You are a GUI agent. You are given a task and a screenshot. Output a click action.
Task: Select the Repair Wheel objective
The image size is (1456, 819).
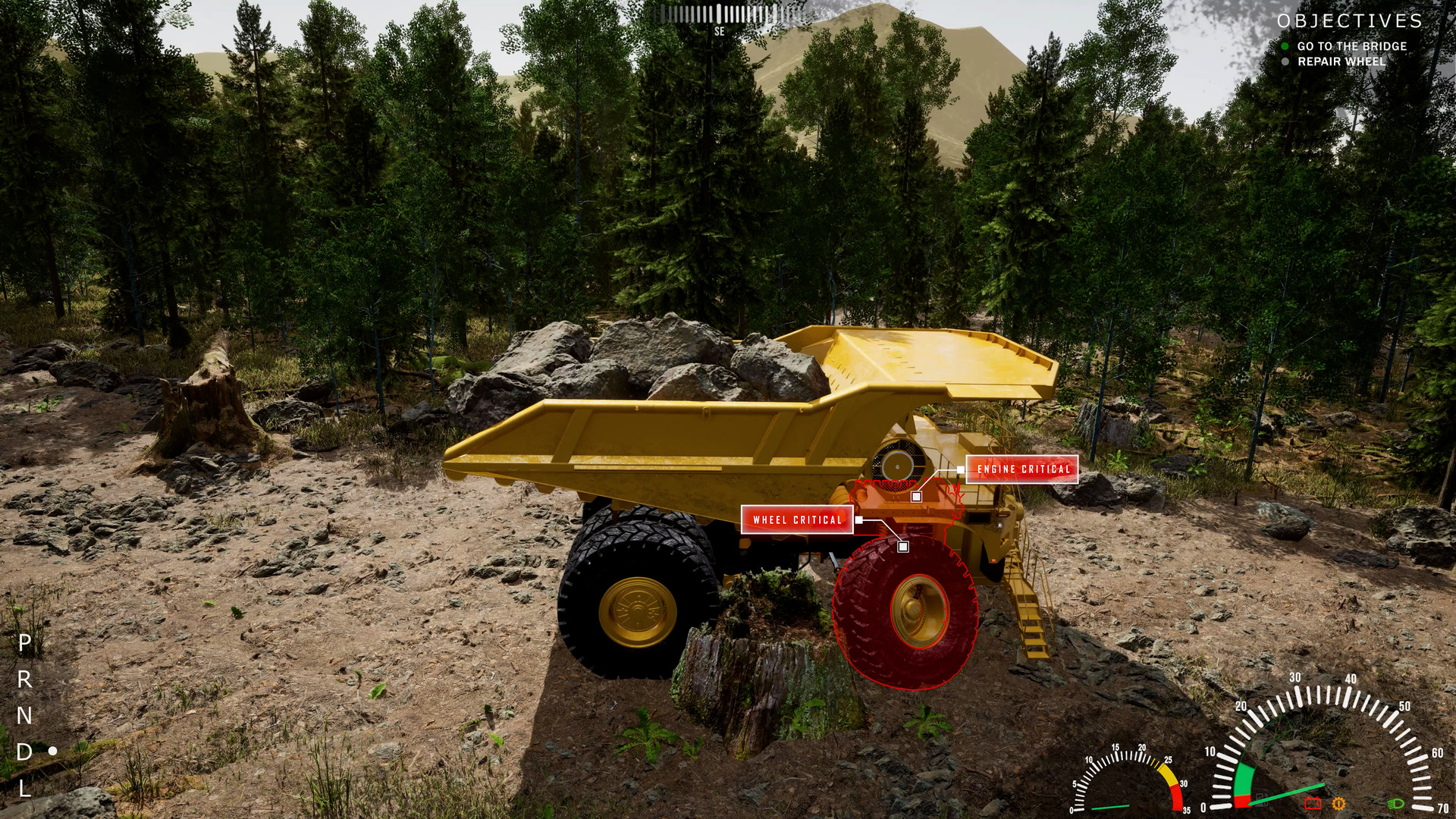point(1342,62)
